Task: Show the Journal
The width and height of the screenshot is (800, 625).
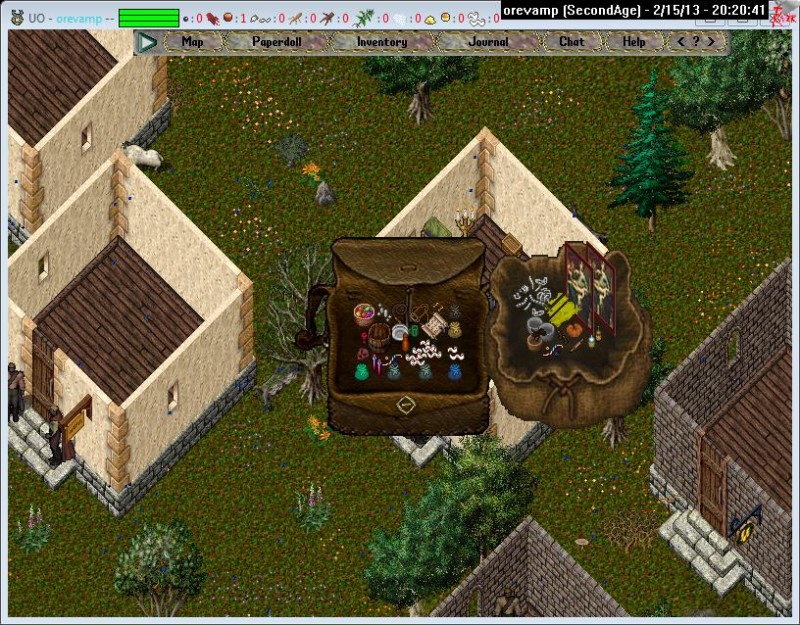Action: pos(488,42)
